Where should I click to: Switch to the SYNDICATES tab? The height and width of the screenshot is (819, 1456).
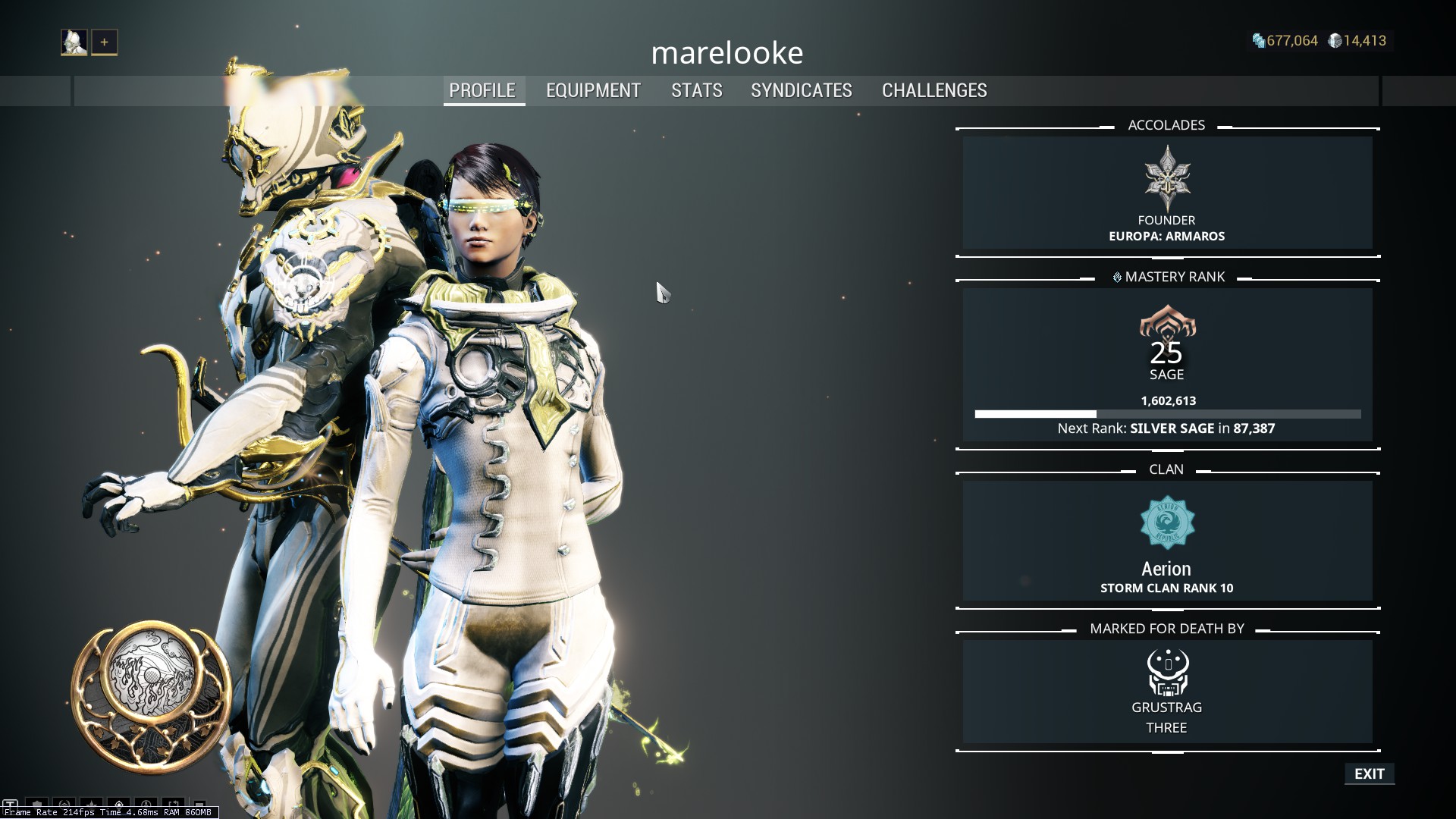[x=801, y=90]
